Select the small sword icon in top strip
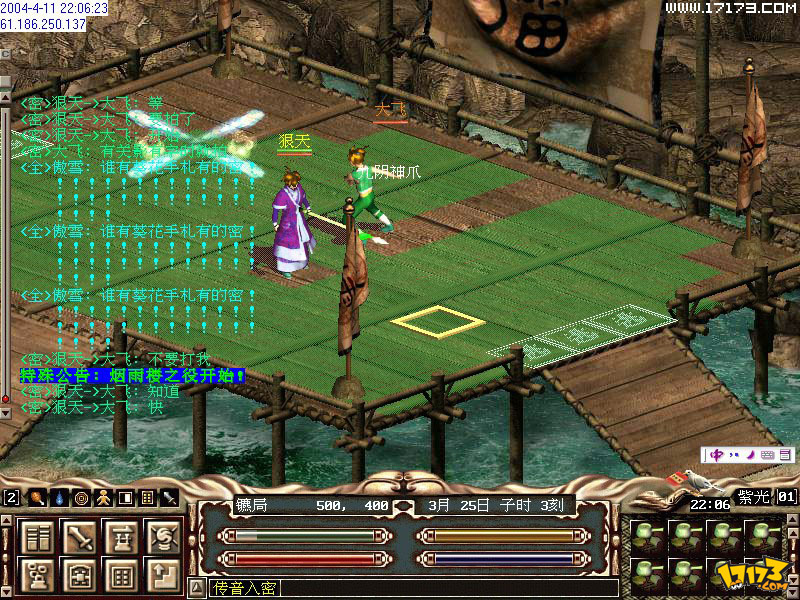Viewport: 800px width, 600px height. [170, 497]
